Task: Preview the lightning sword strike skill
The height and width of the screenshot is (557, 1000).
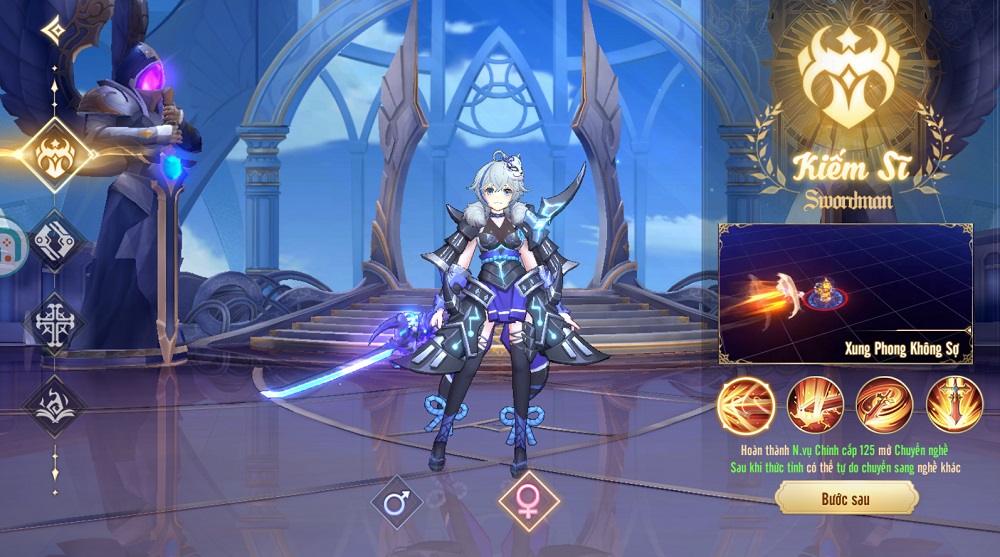Action: [815, 405]
